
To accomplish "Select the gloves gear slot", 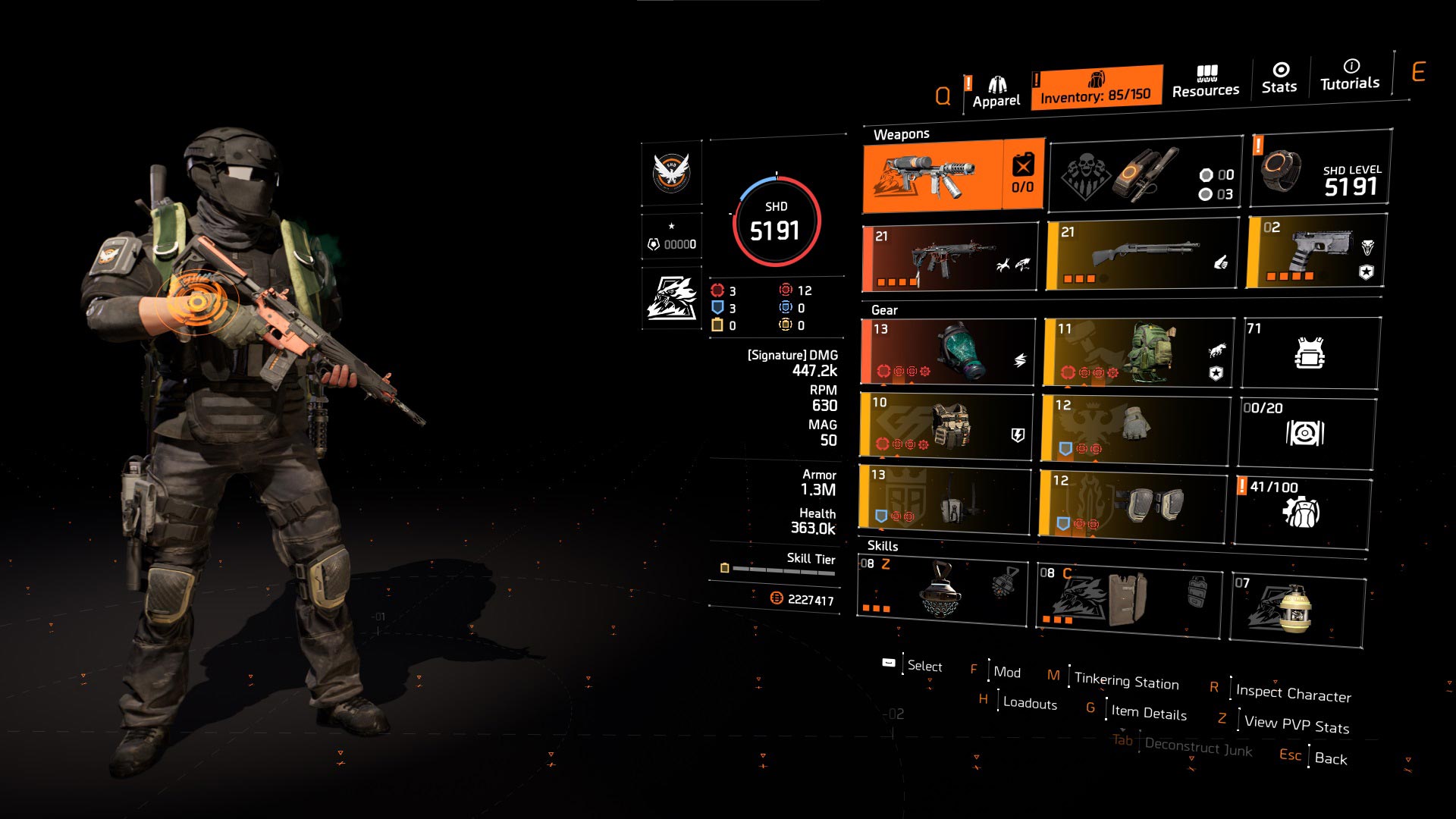I will click(1135, 428).
